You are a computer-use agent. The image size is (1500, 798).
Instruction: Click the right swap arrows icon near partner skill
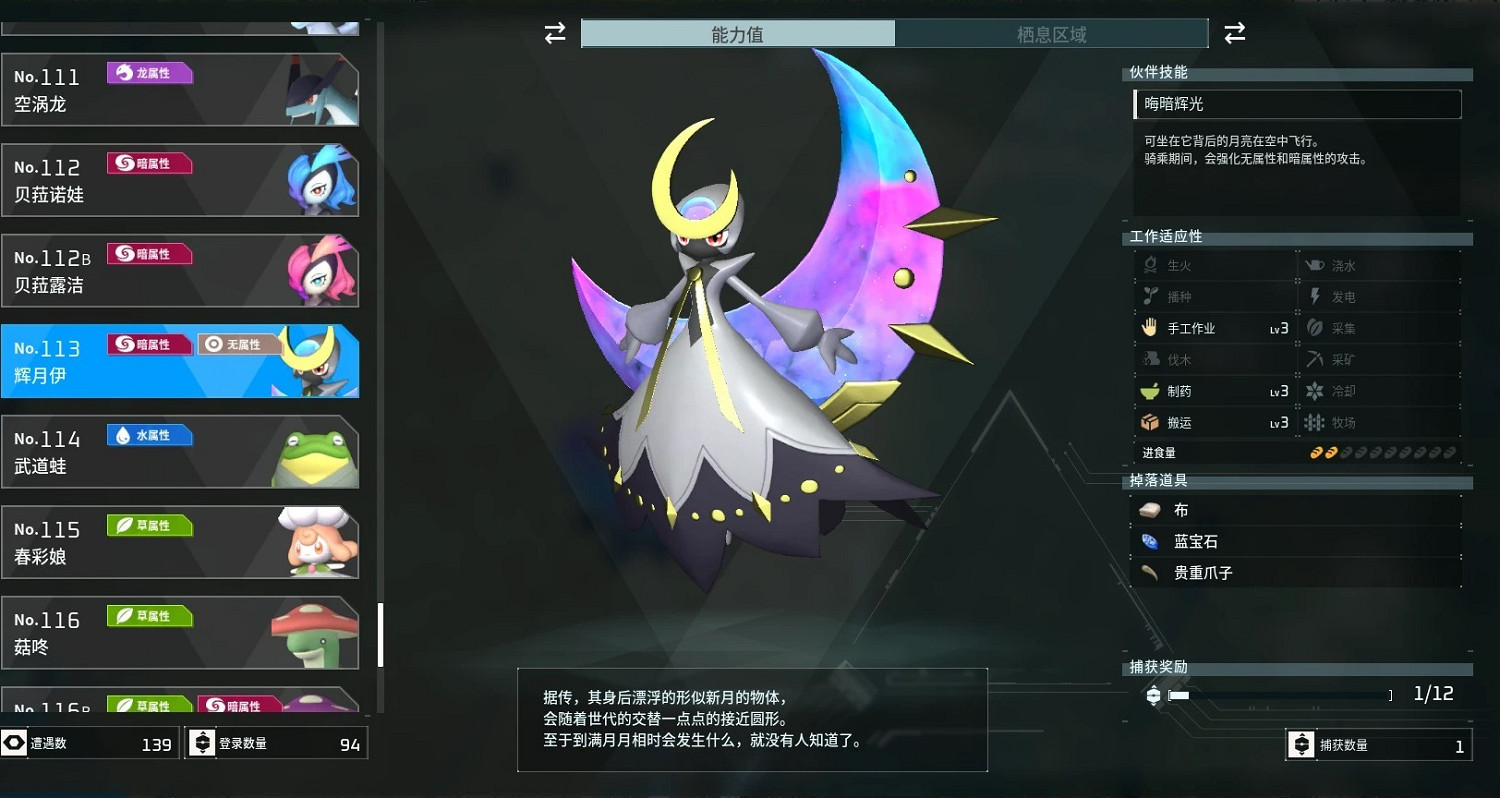point(1235,33)
